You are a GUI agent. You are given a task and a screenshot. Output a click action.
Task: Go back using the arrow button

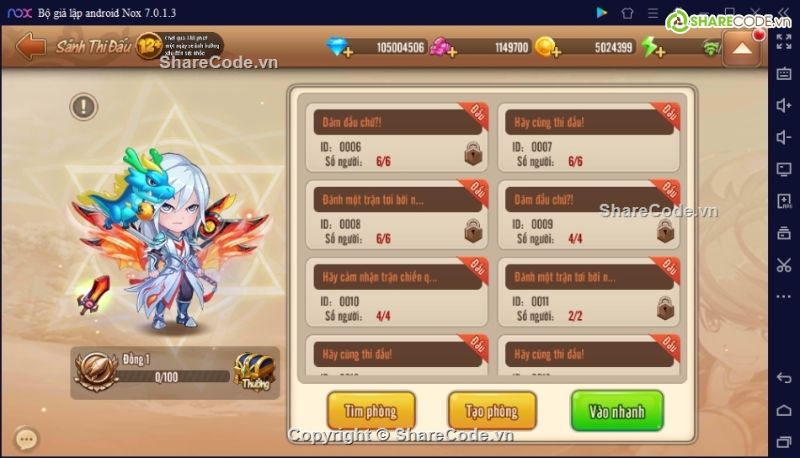(x=30, y=47)
